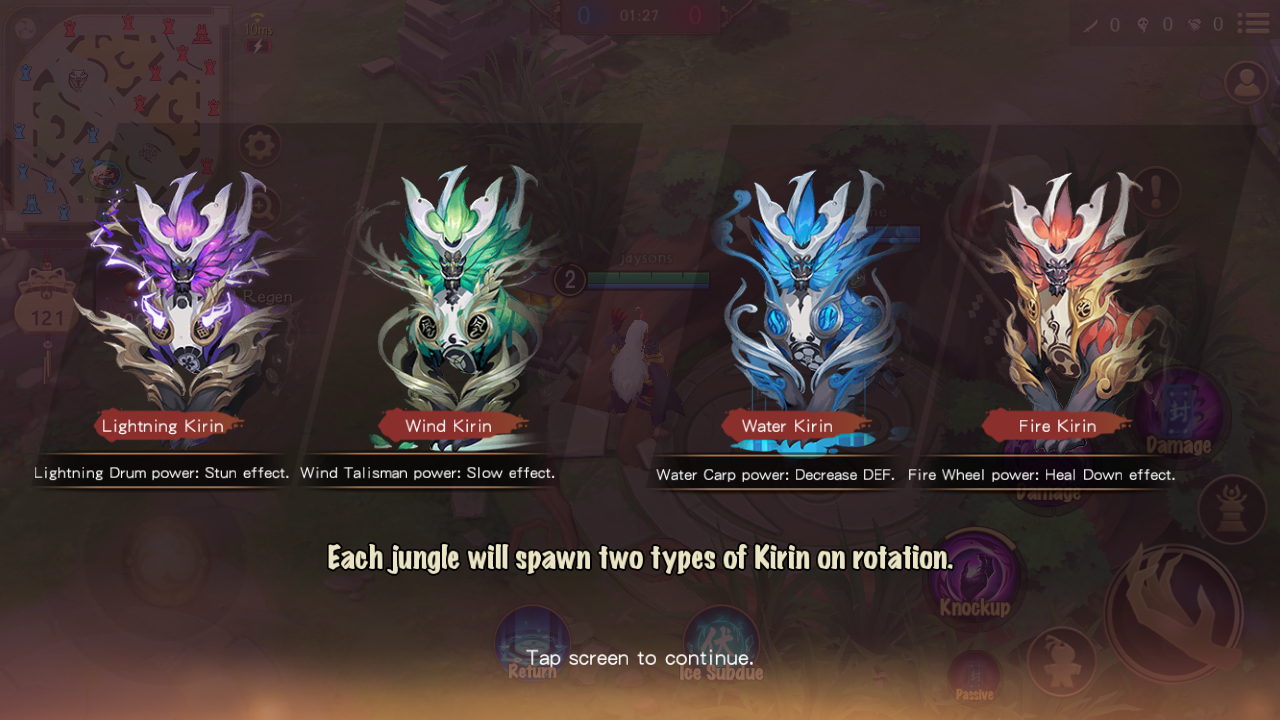Viewport: 1280px width, 720px height.
Task: Click the player profile icon
Action: click(x=1246, y=83)
